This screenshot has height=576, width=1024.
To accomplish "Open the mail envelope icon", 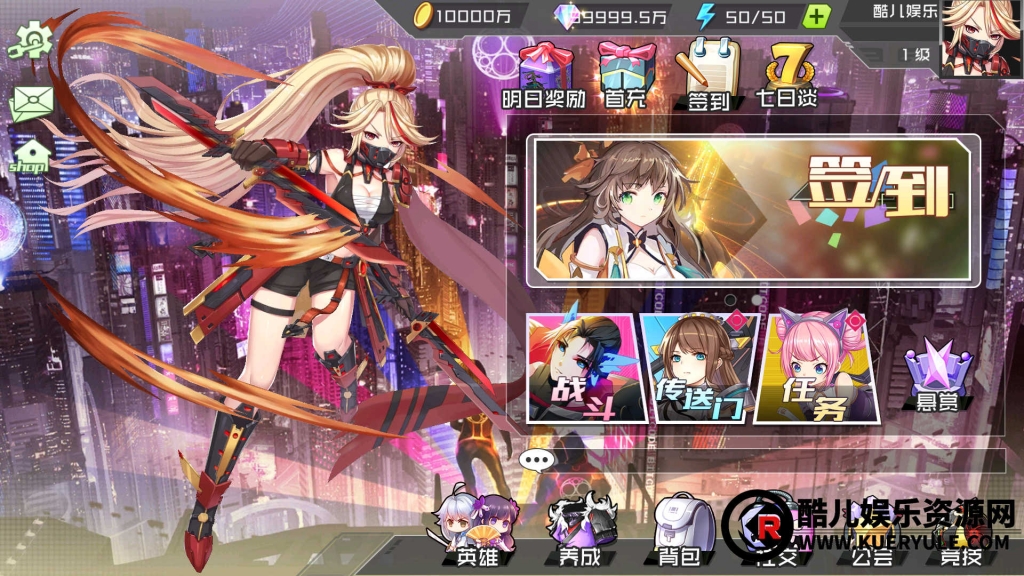I will pyautogui.click(x=31, y=103).
